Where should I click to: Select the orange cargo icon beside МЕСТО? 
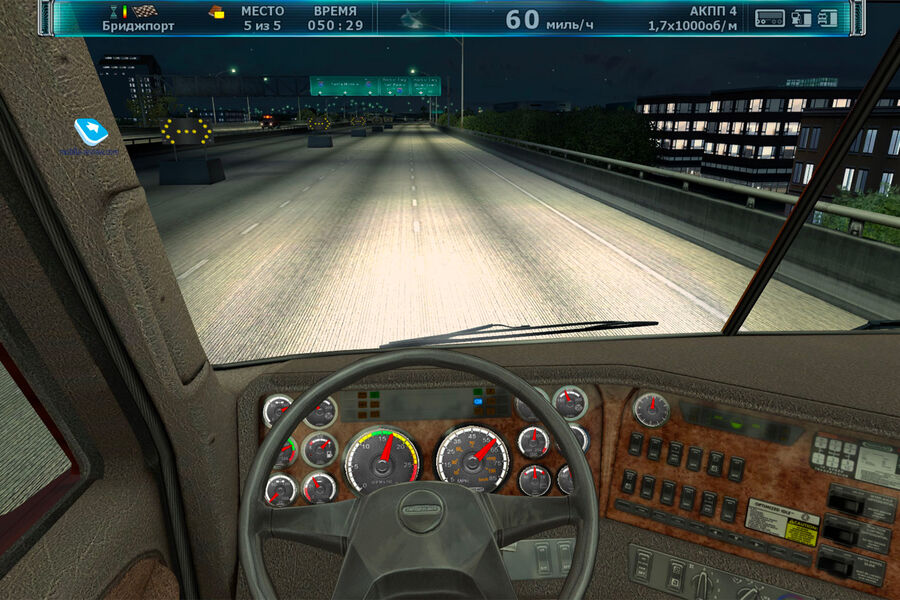(x=216, y=13)
